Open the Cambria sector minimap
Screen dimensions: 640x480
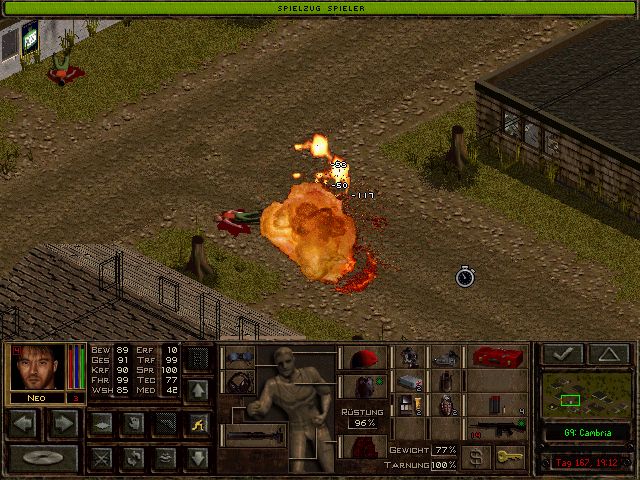[x=586, y=395]
